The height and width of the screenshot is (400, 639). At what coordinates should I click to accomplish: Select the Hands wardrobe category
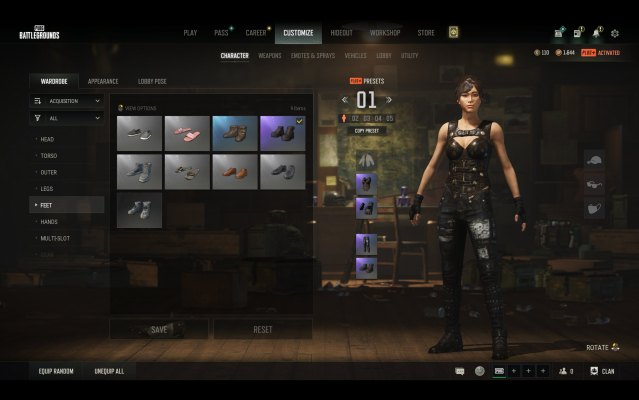tap(49, 221)
